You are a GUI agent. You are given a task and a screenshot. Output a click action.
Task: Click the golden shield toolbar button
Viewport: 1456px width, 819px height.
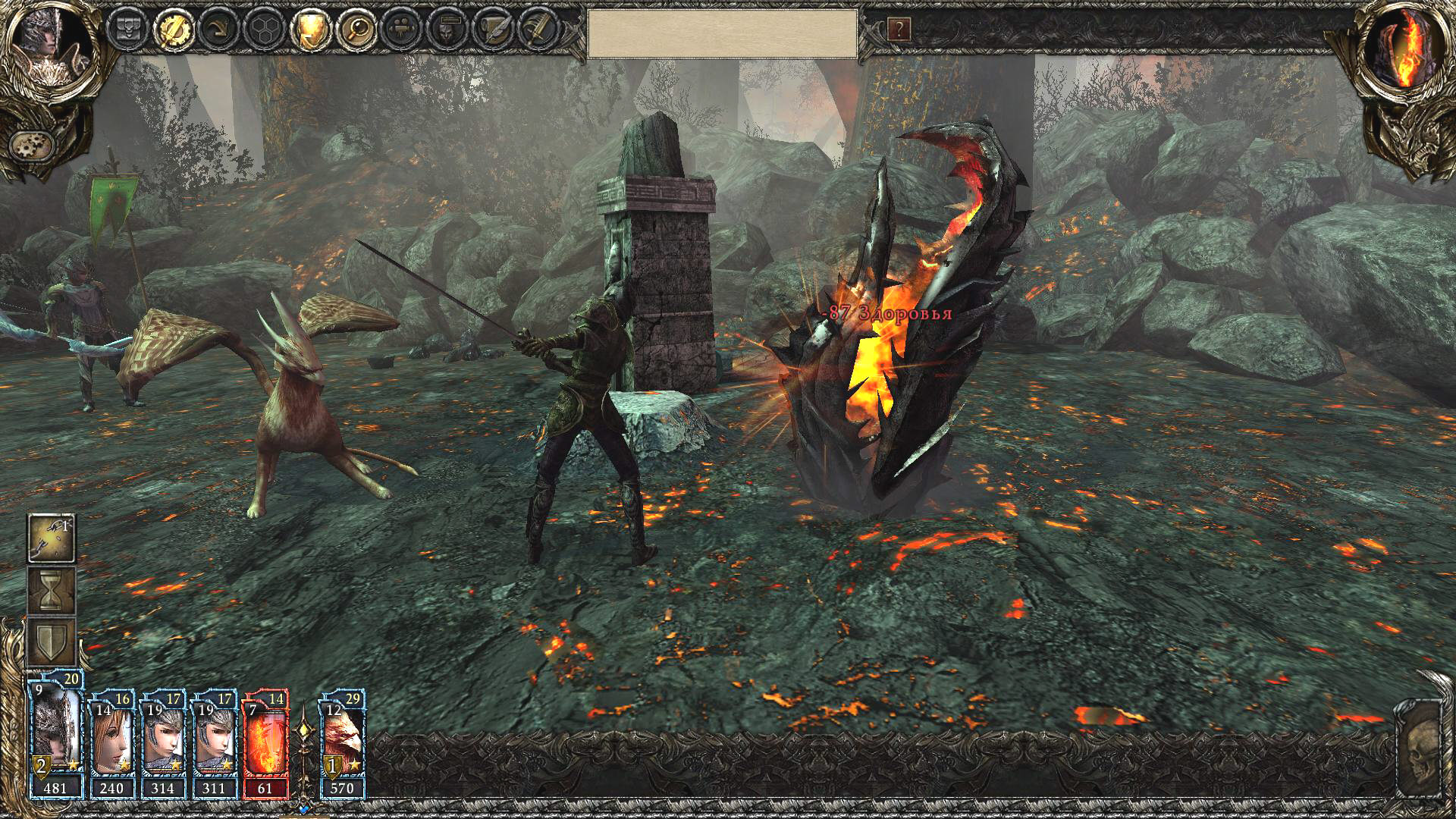tap(312, 30)
